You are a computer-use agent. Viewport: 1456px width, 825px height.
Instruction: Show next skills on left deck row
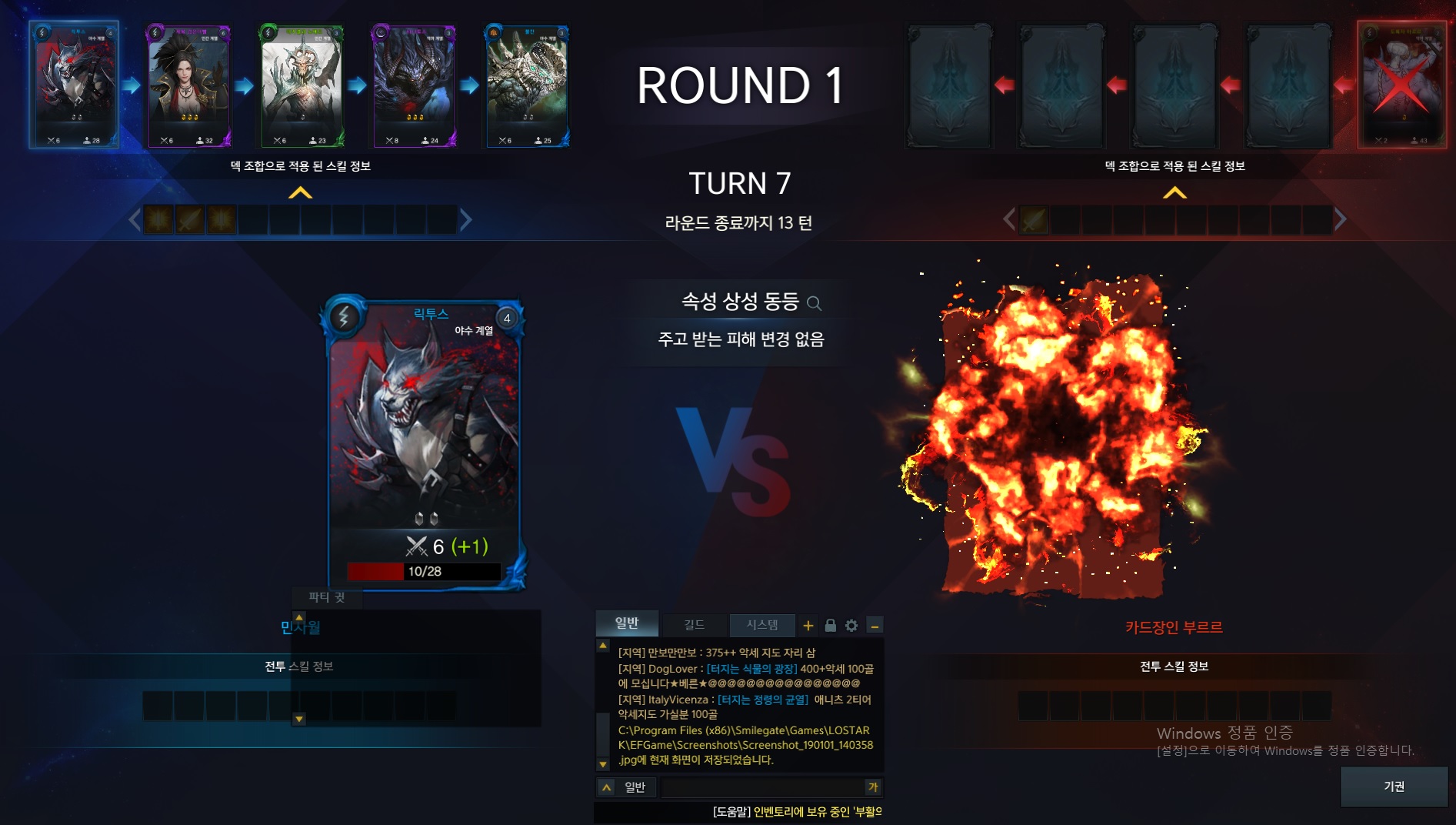(x=465, y=220)
